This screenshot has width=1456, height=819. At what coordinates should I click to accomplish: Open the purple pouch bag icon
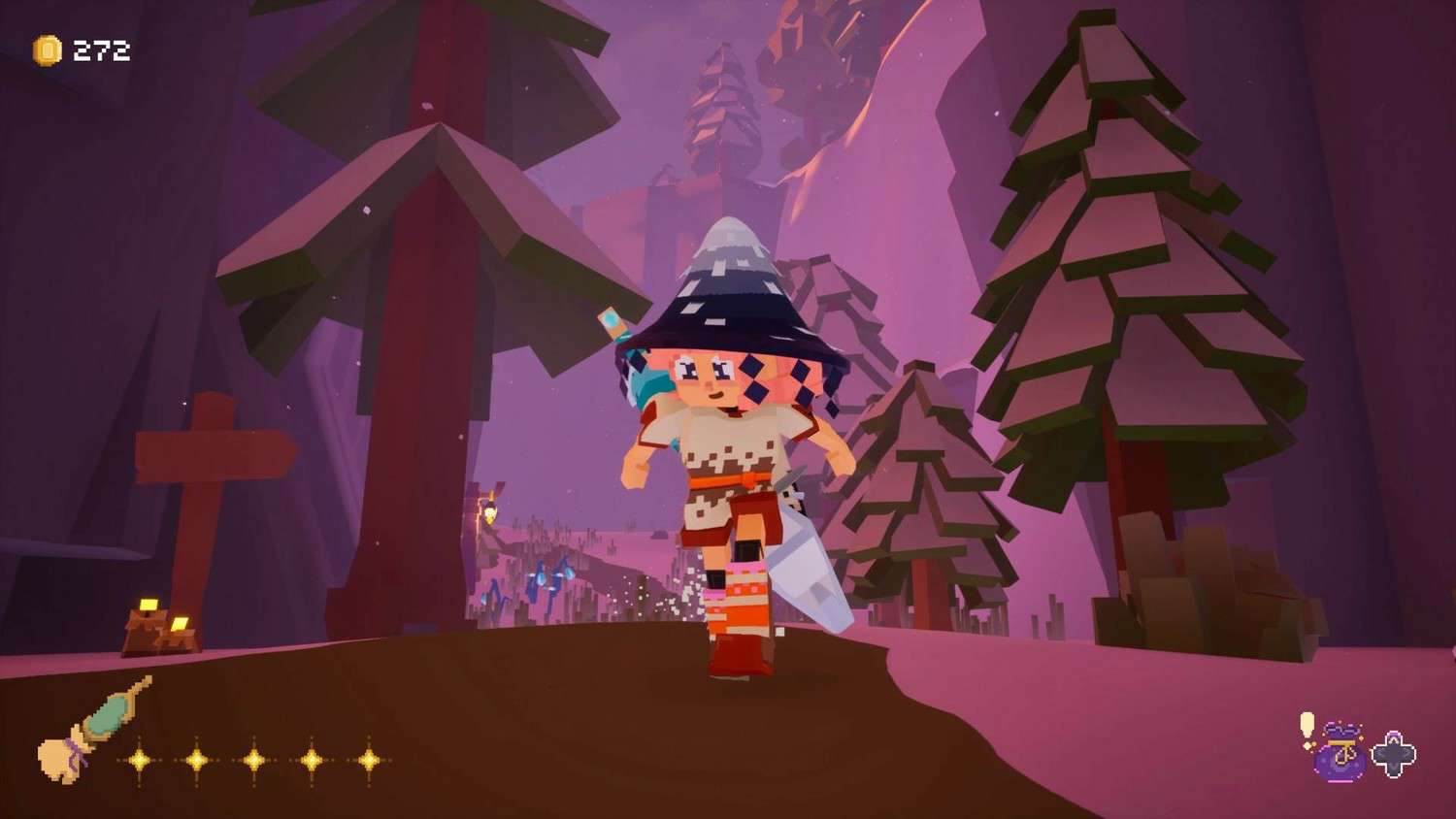click(x=1340, y=752)
